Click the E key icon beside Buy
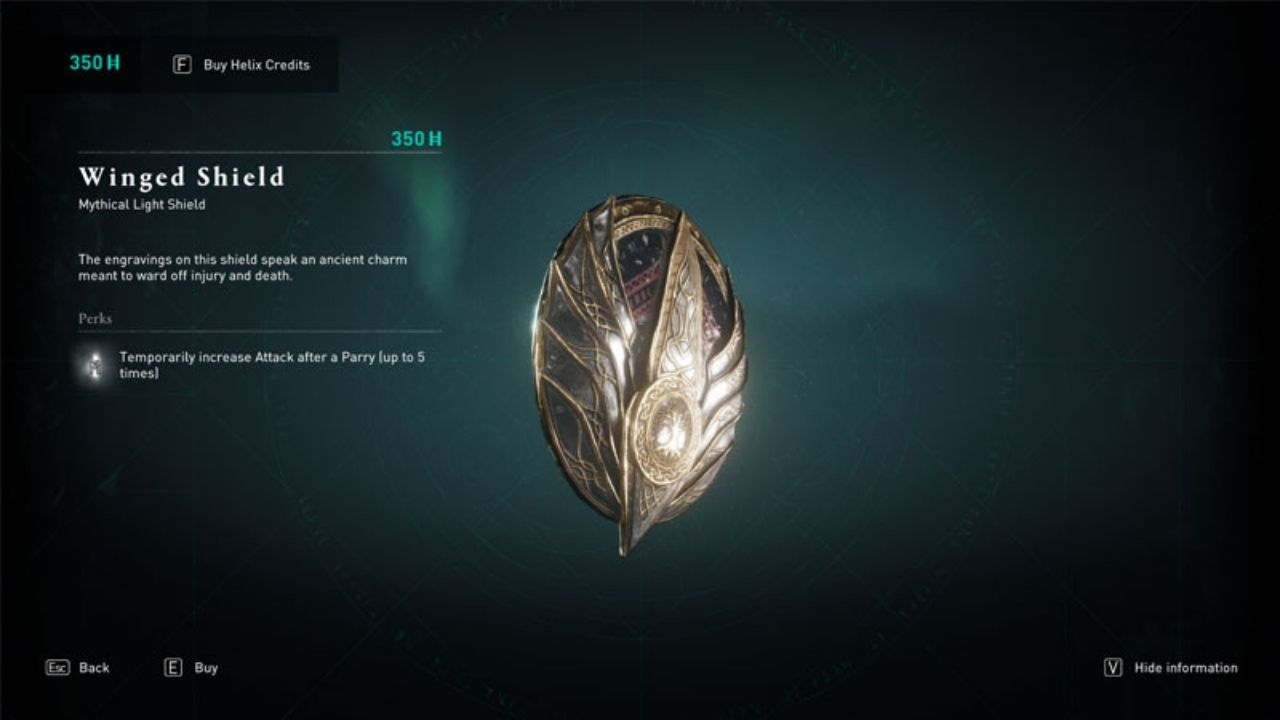This screenshot has width=1280, height=720. (x=172, y=667)
